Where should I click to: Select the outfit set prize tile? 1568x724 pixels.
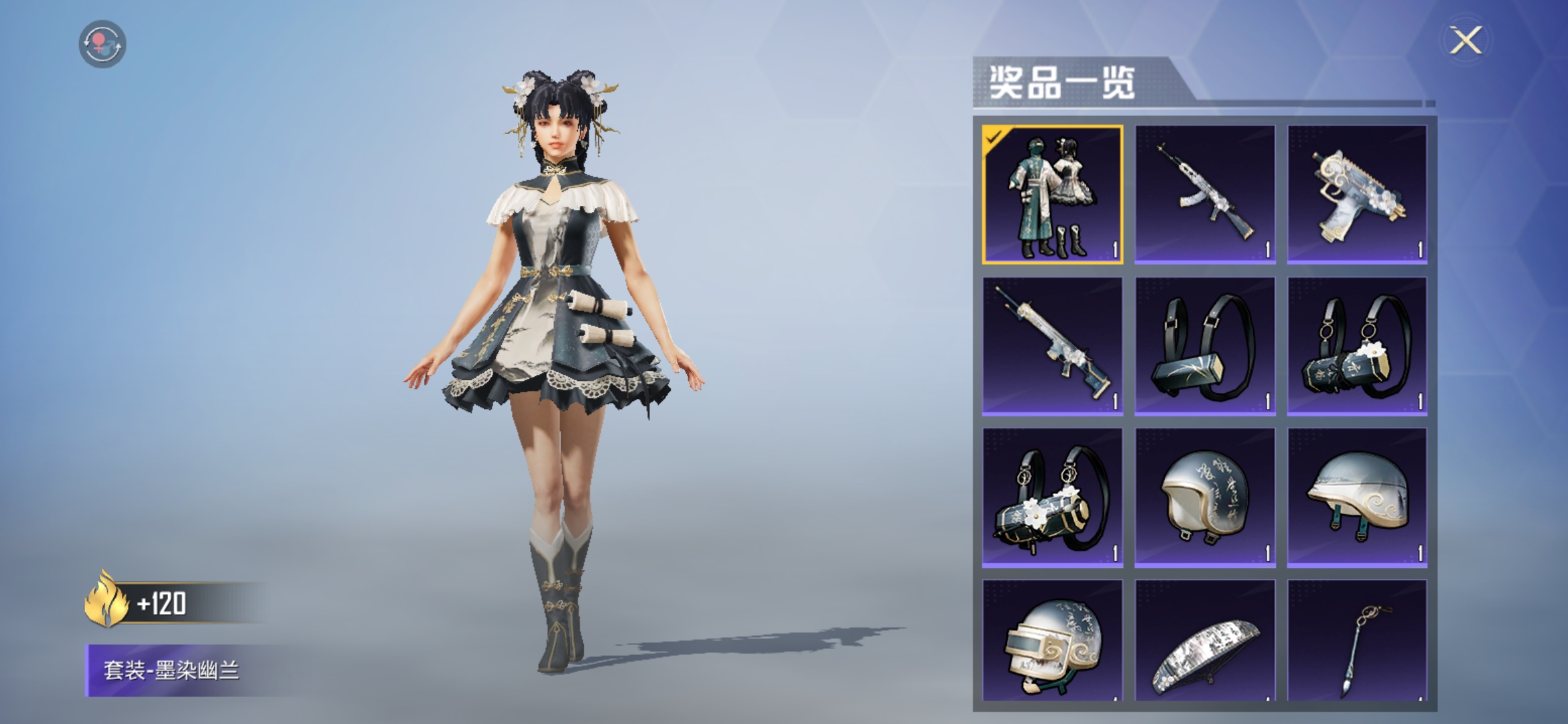click(x=1052, y=194)
